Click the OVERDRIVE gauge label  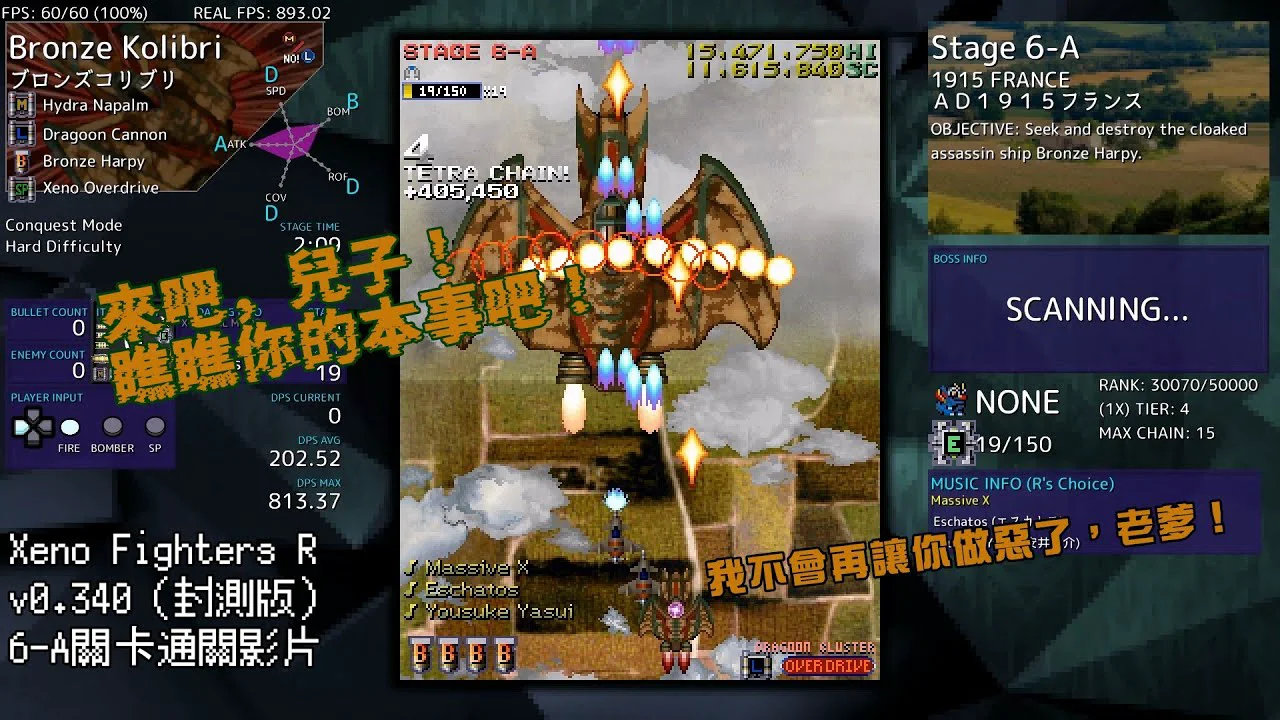827,666
